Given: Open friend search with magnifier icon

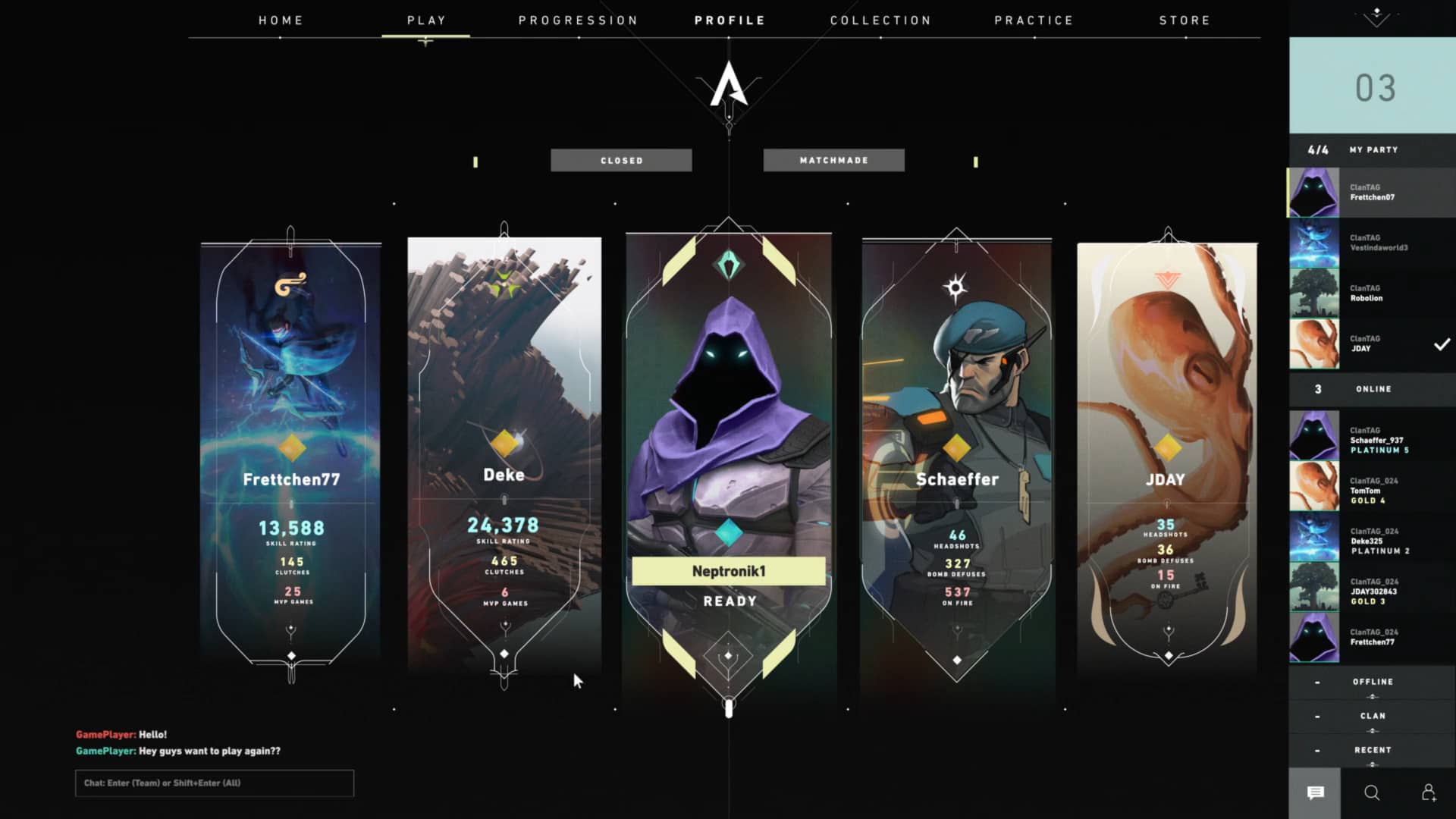Looking at the screenshot, I should tap(1372, 793).
